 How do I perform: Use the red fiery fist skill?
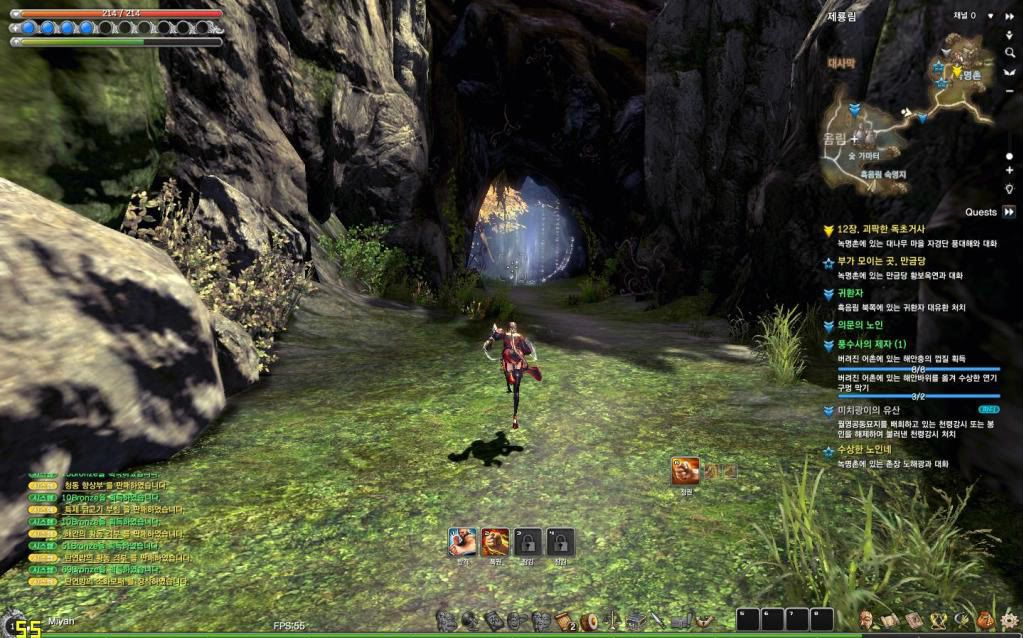[x=495, y=542]
